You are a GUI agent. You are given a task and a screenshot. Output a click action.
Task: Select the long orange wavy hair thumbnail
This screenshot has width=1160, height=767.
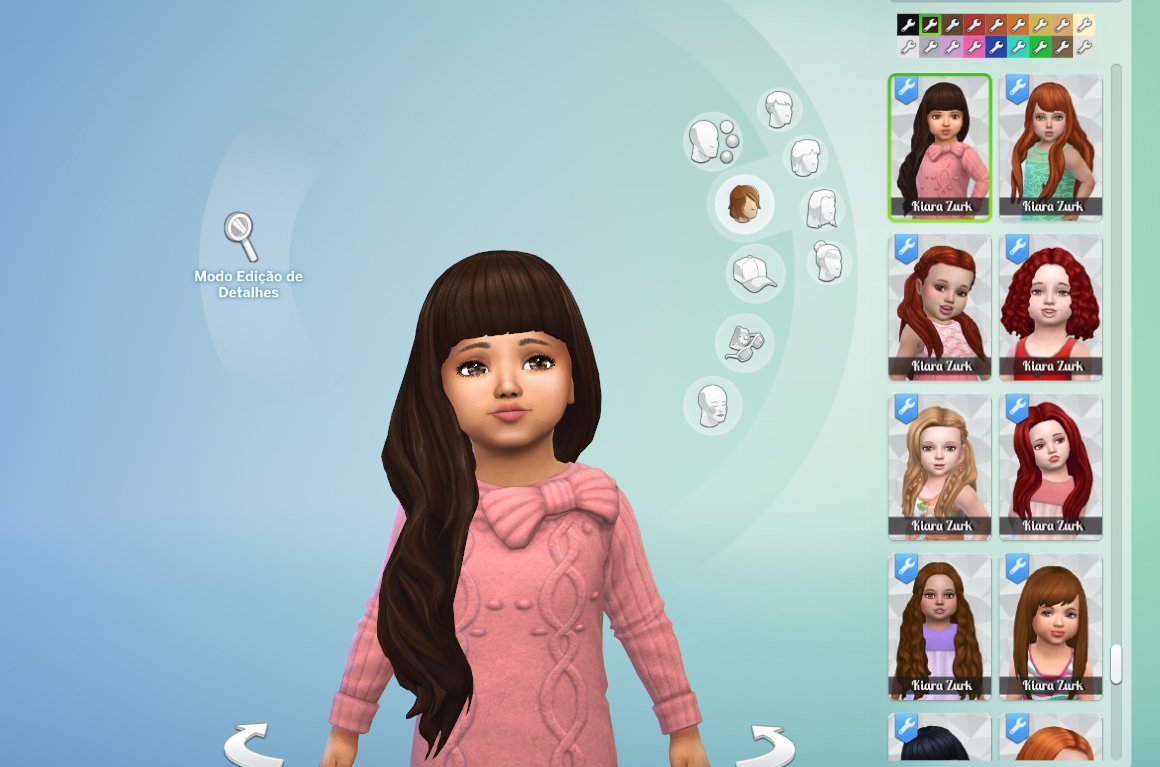pyautogui.click(x=1050, y=147)
